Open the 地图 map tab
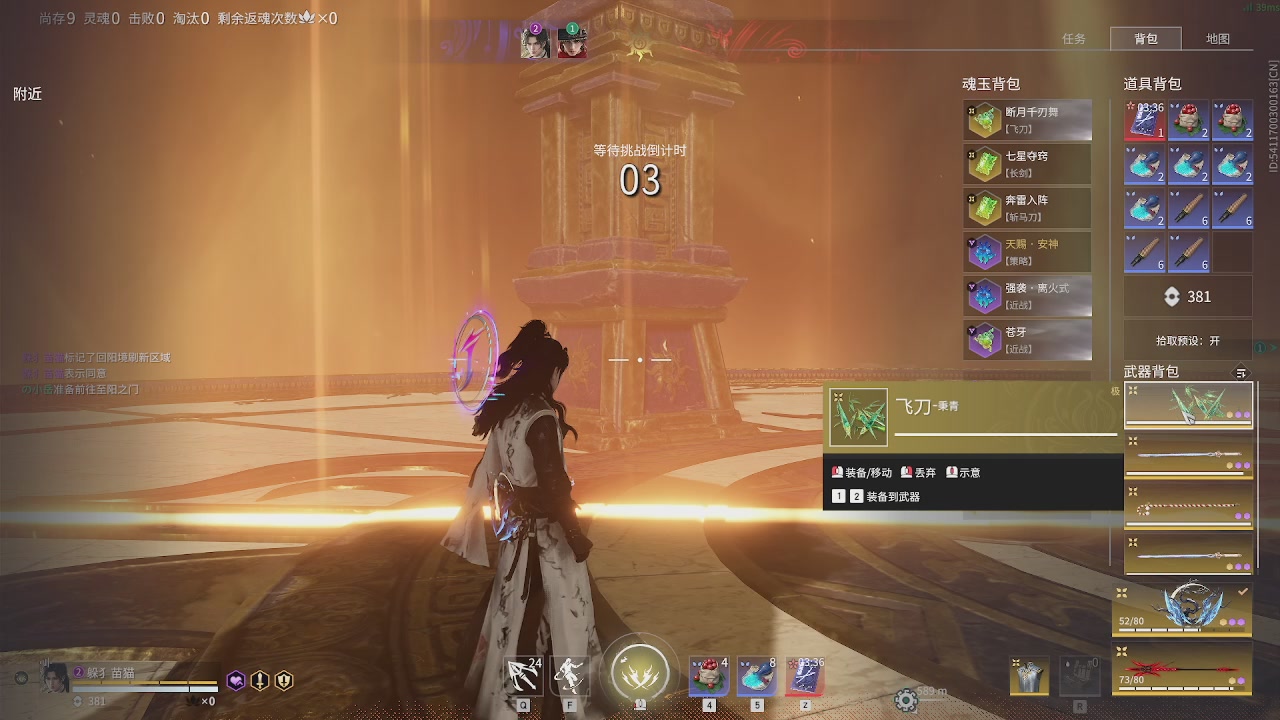 [x=1217, y=39]
